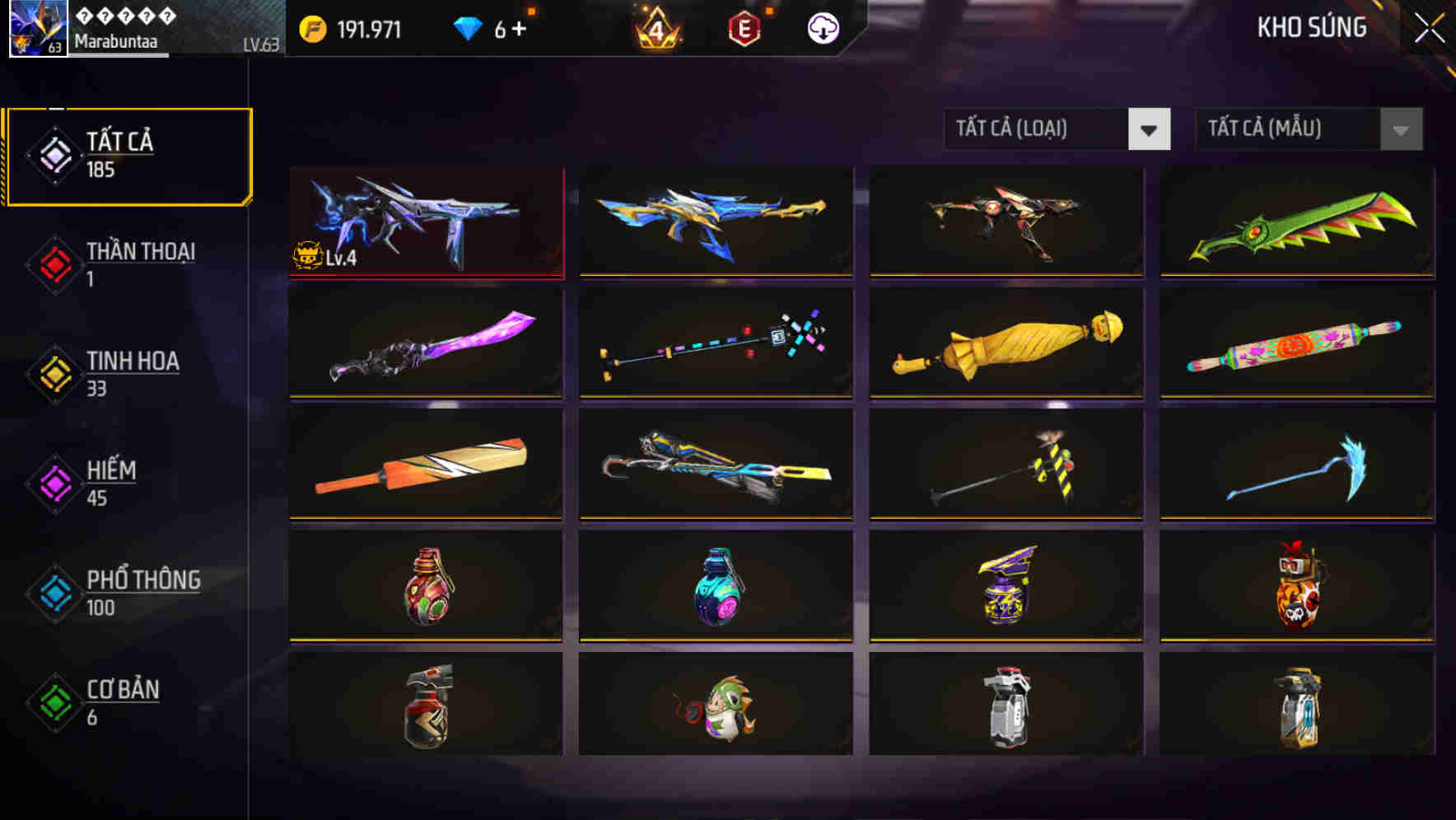
Task: Click the diamond balance icon
Action: tap(468, 27)
